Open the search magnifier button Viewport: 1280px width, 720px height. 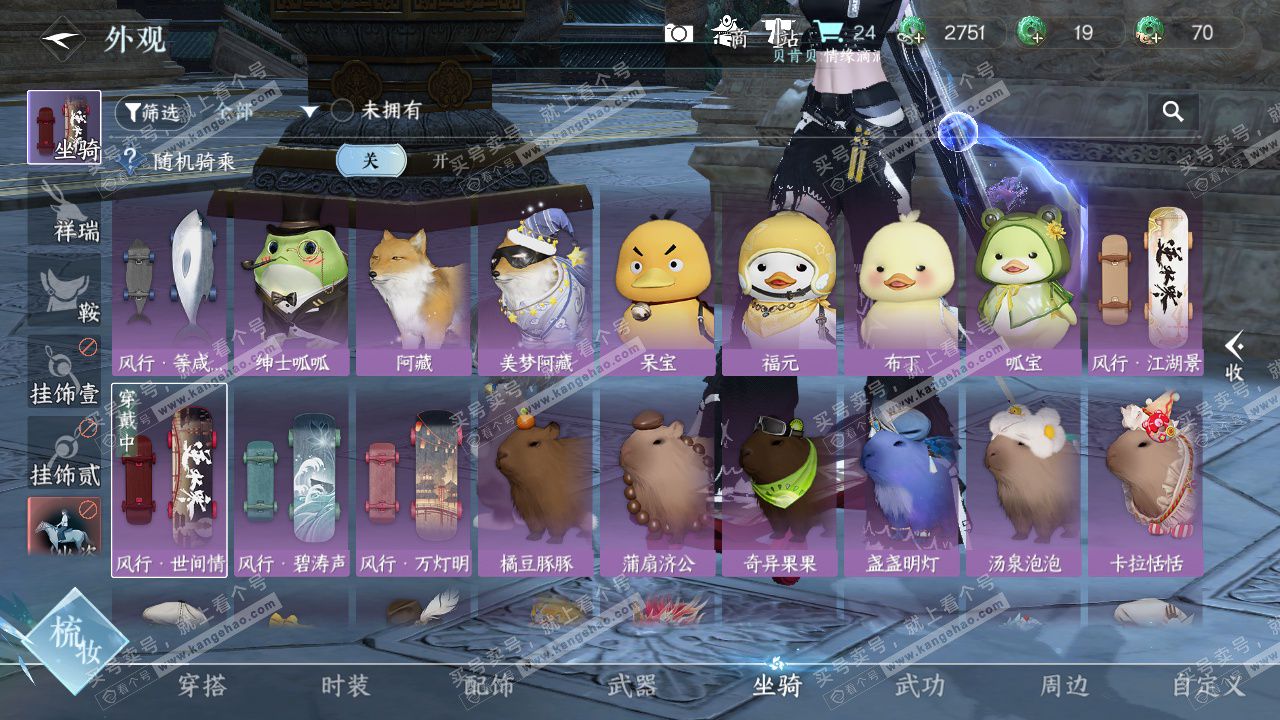click(1173, 111)
